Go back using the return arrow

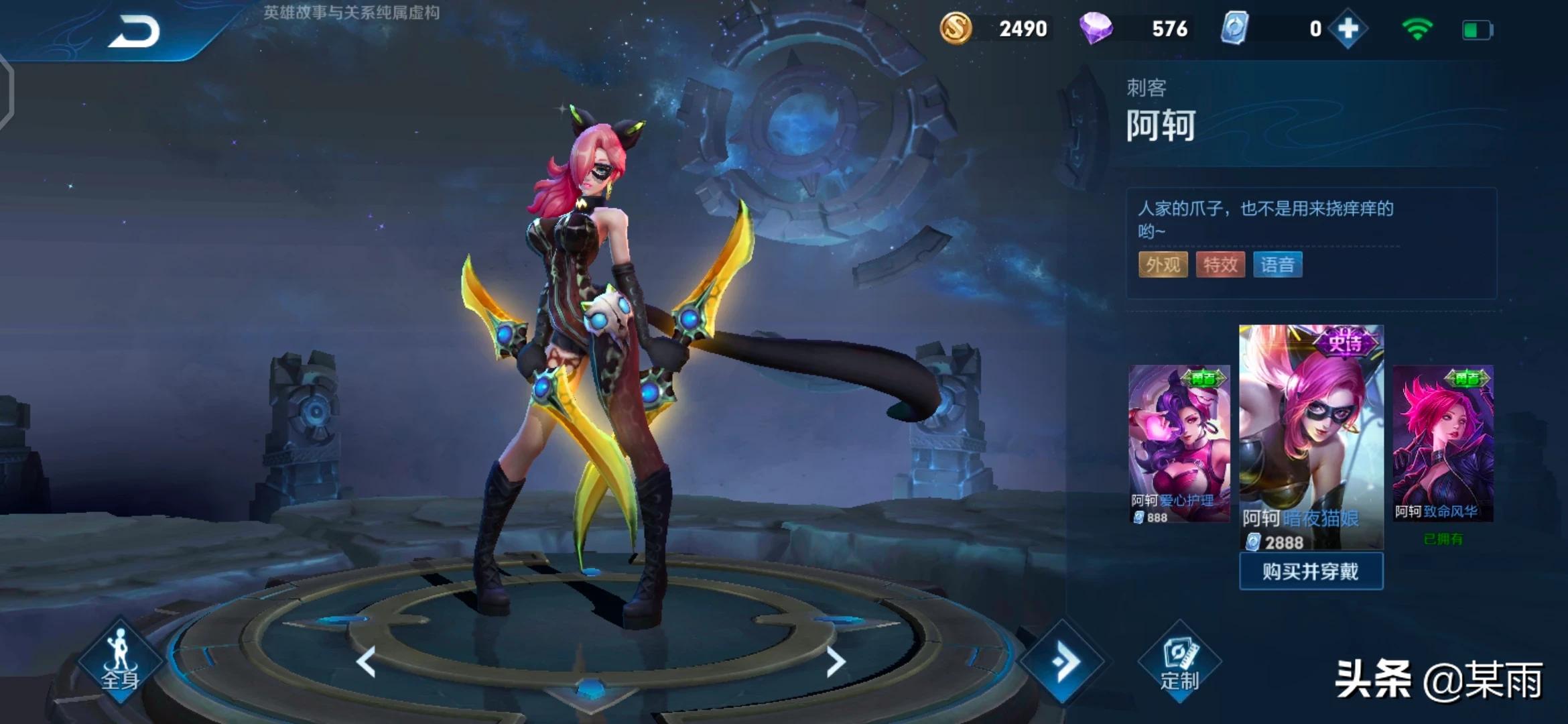(134, 32)
